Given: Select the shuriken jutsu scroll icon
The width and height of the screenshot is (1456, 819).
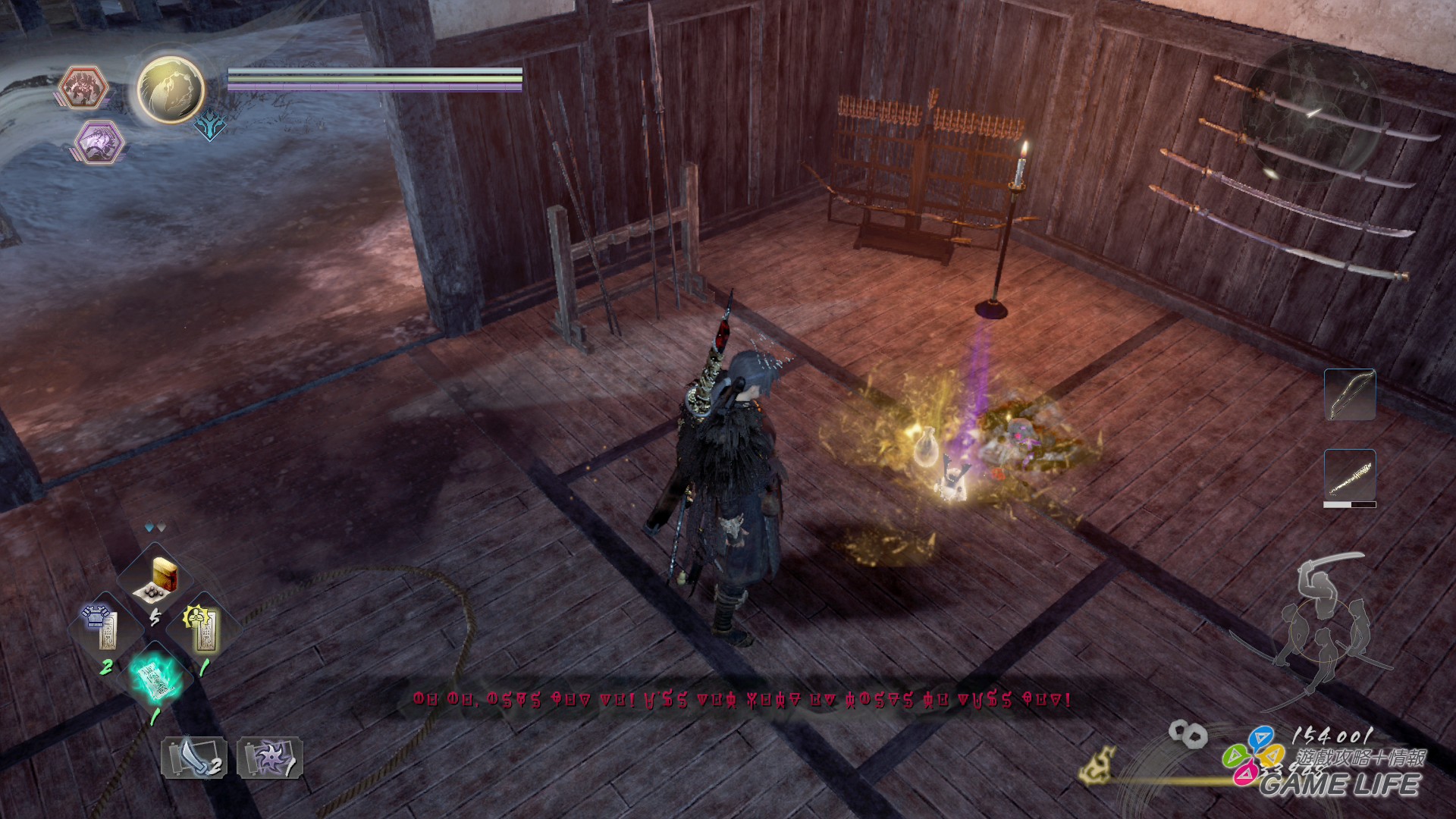Looking at the screenshot, I should click(x=269, y=758).
